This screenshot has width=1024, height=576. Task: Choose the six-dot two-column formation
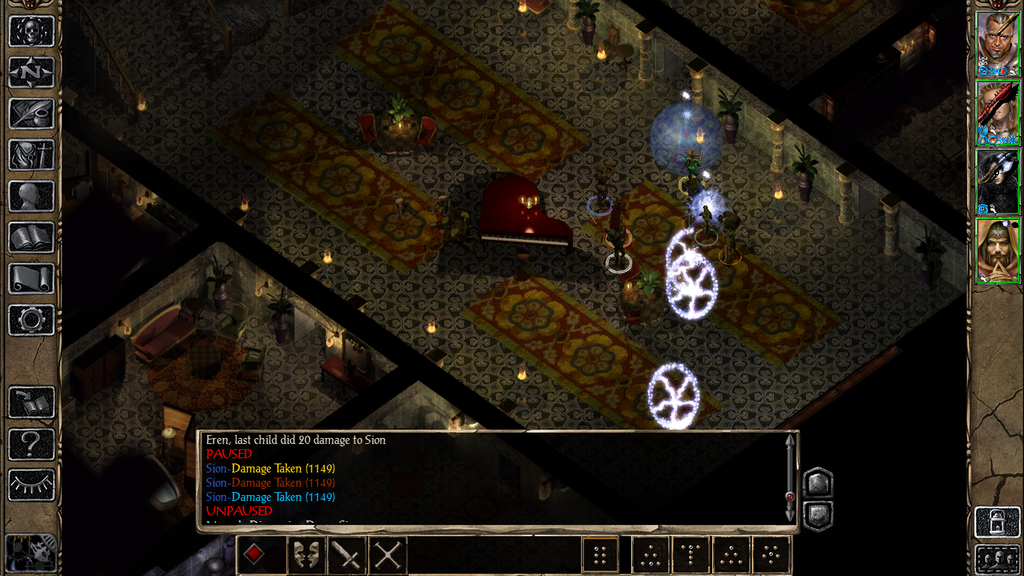[600, 555]
